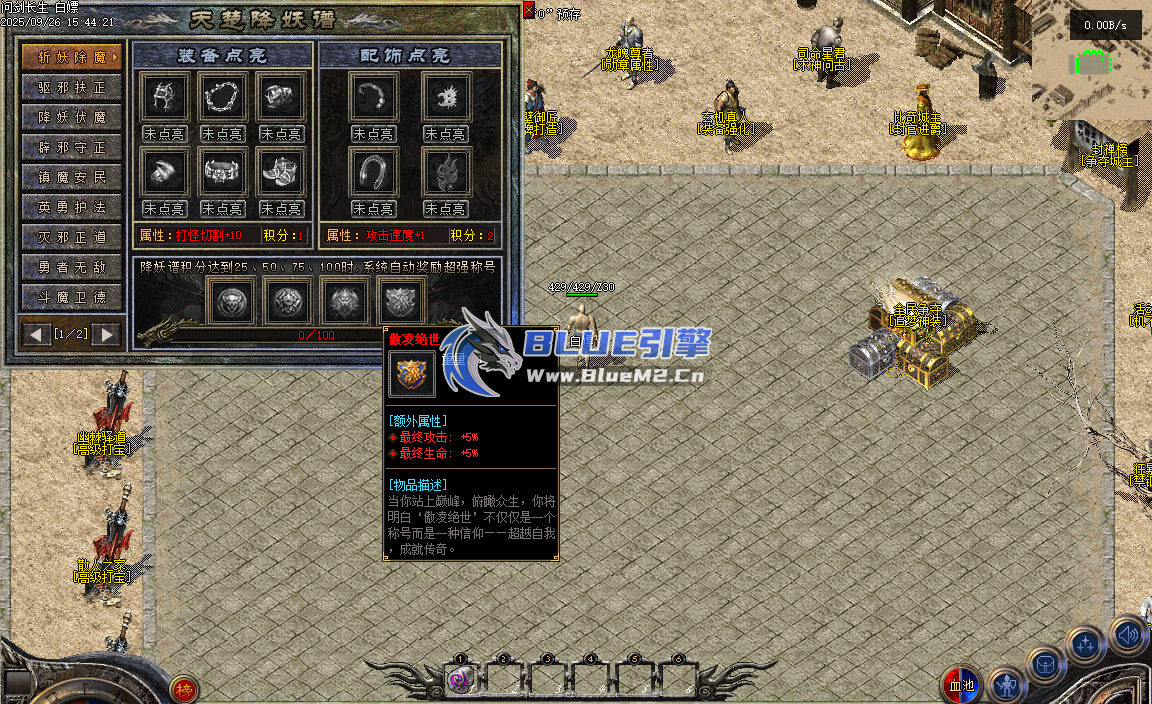The height and width of the screenshot is (704, 1152).
Task: Select the boots equipment slot
Action: point(280,173)
